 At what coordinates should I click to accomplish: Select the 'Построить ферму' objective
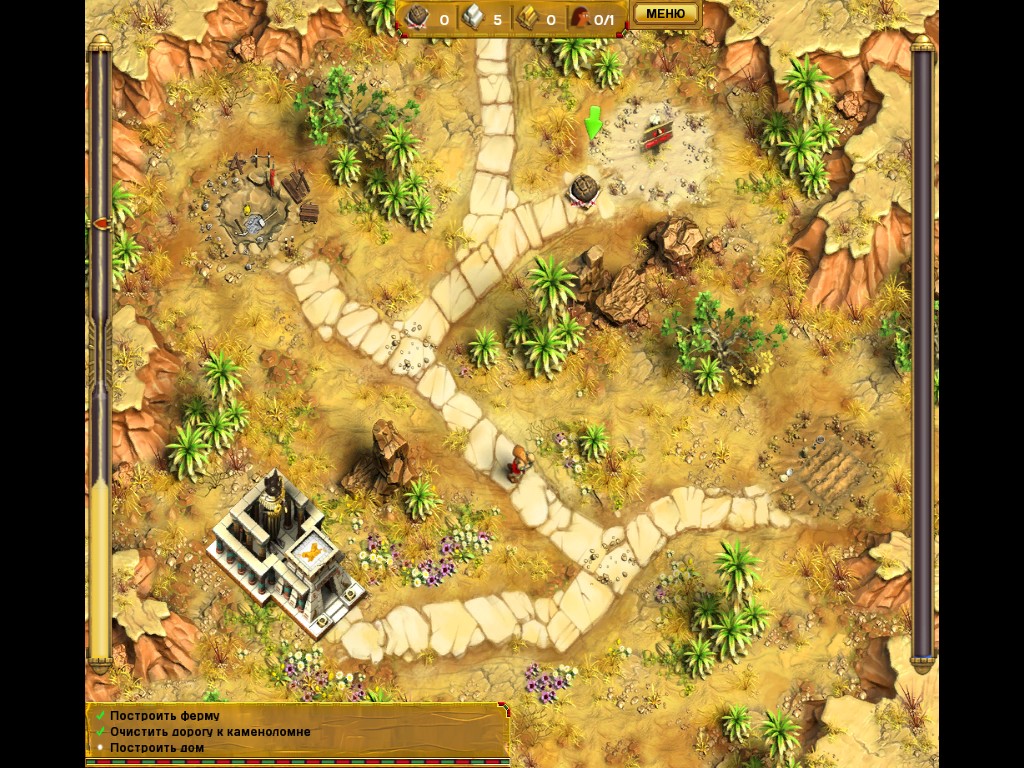tap(165, 716)
